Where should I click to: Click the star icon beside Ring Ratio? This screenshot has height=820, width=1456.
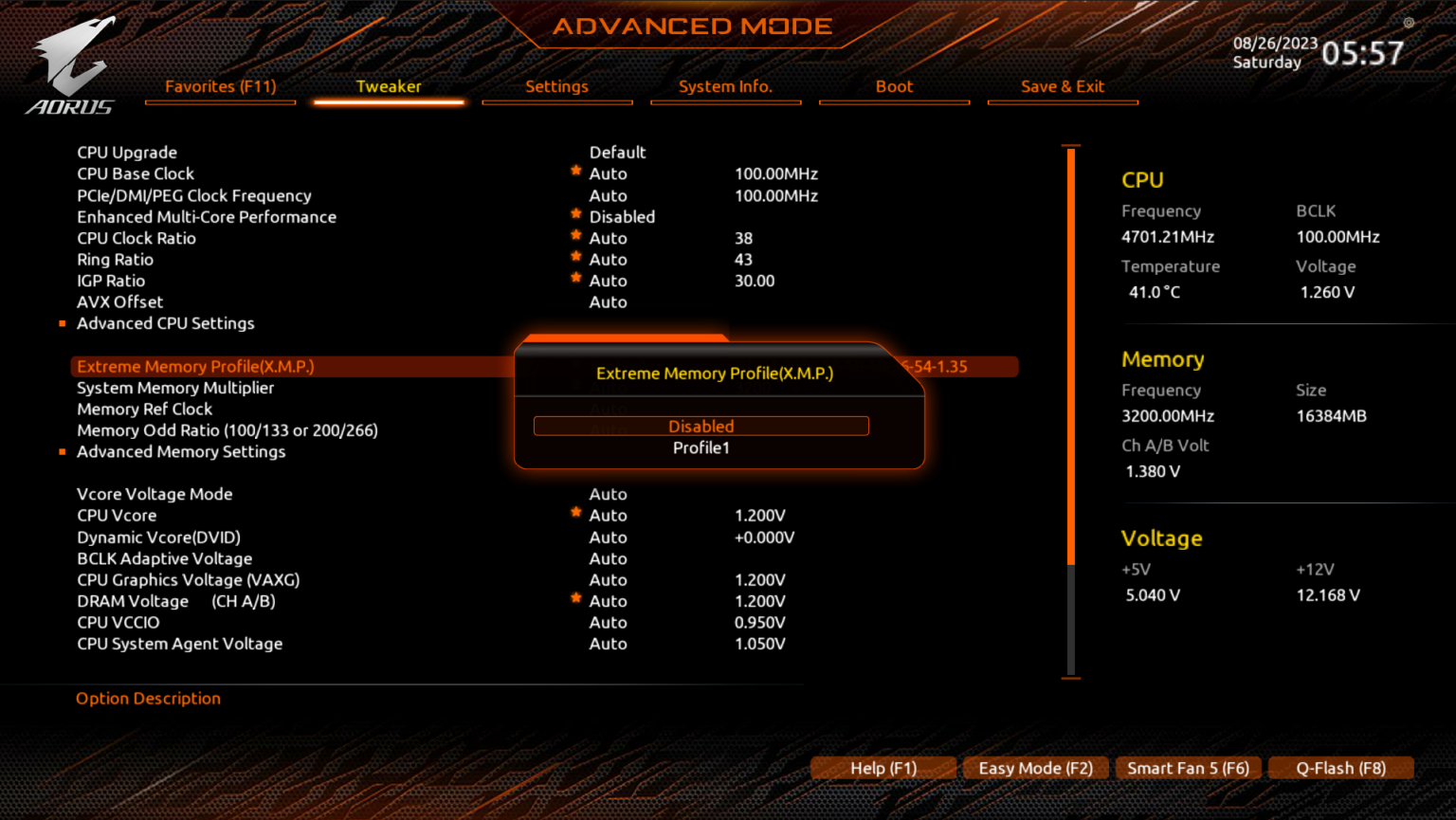(575, 256)
